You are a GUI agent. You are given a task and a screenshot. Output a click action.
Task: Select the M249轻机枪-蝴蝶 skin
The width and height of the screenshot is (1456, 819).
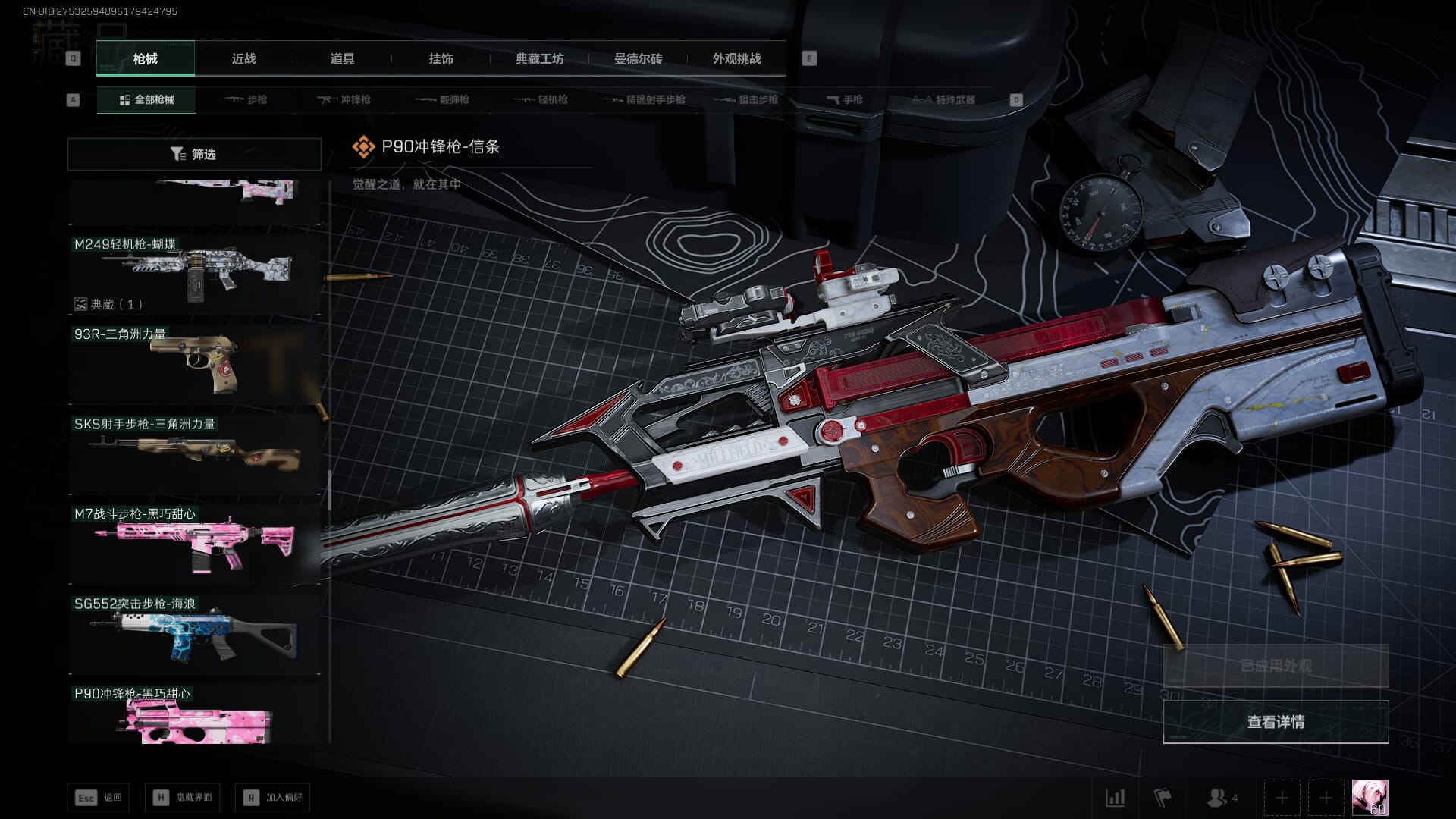point(195,273)
